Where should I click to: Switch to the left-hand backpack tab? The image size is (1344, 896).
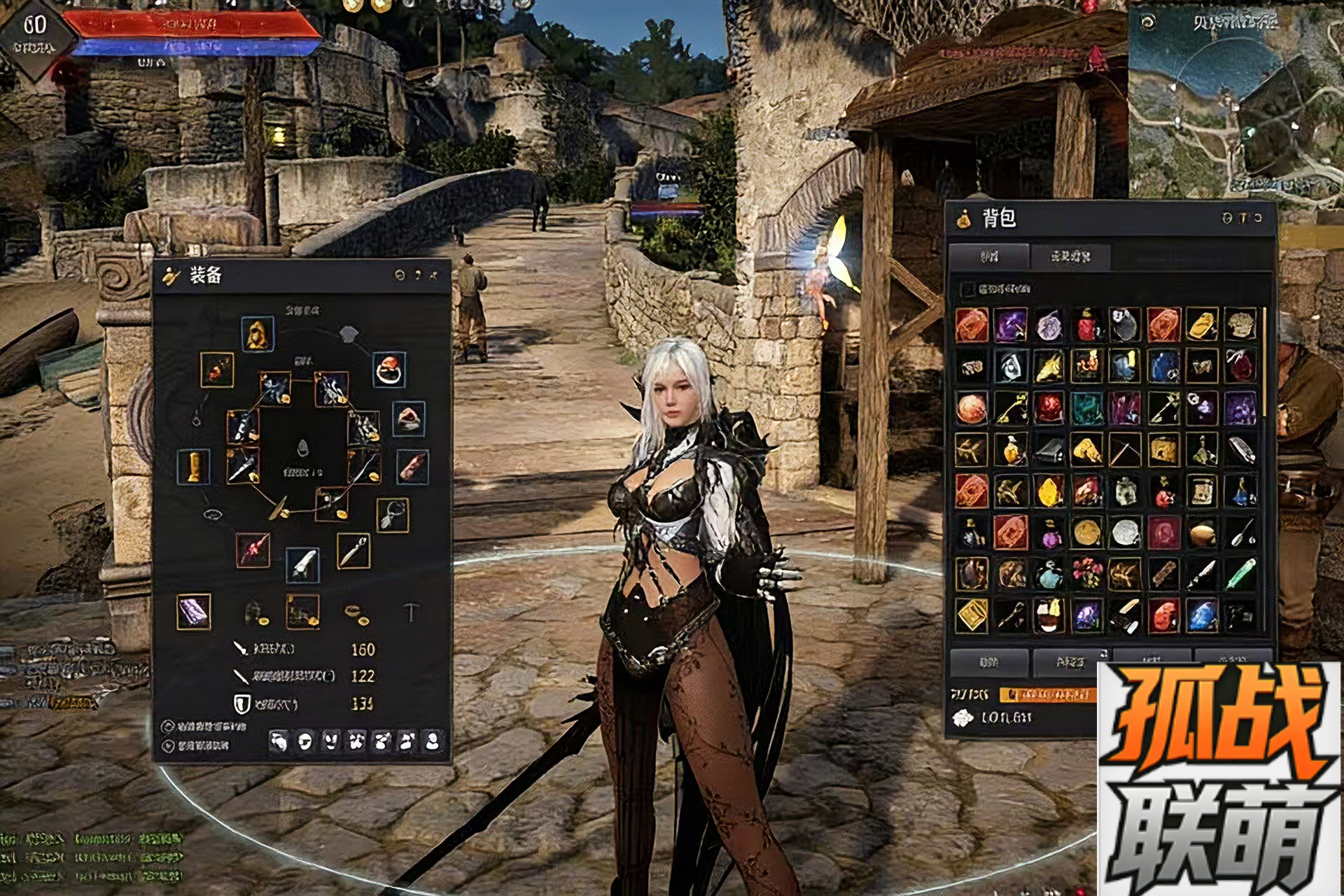click(x=988, y=257)
